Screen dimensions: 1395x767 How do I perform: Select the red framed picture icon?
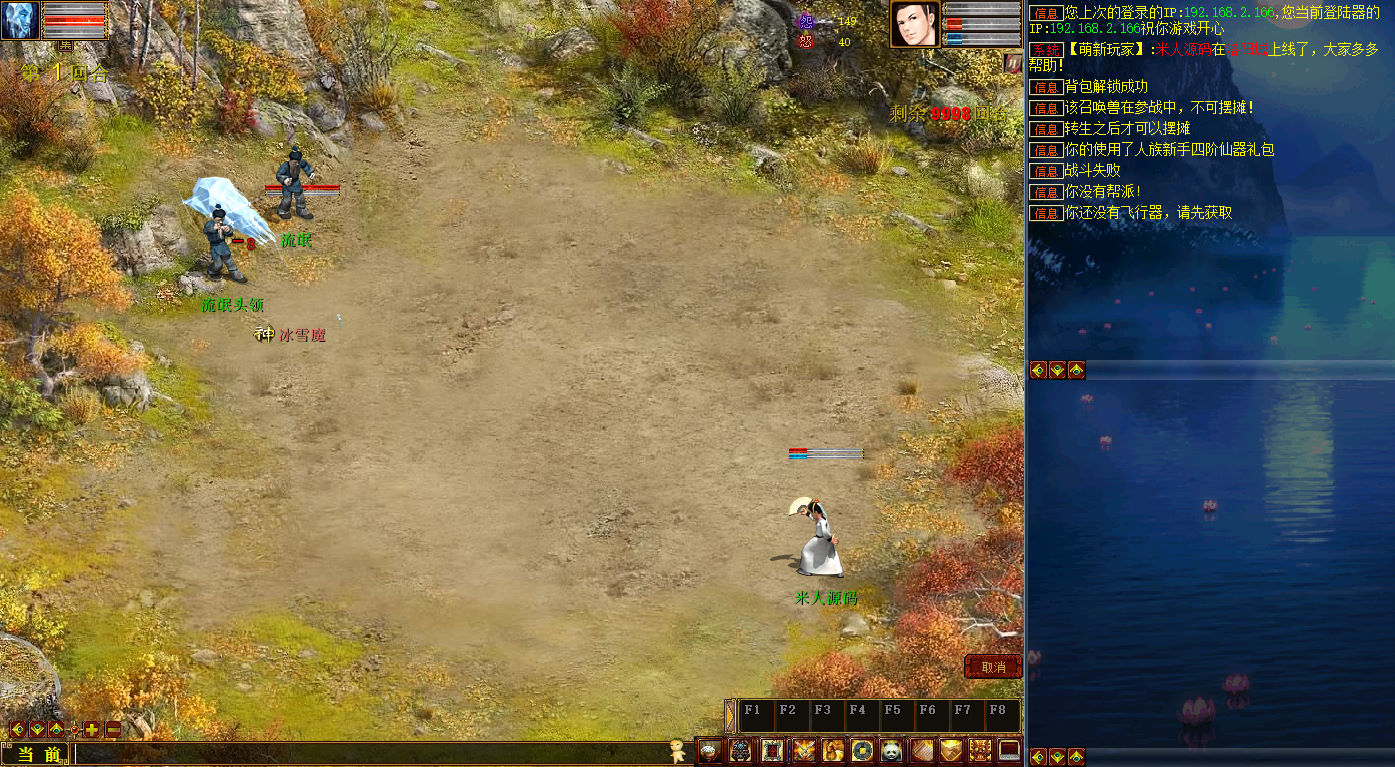(x=772, y=751)
